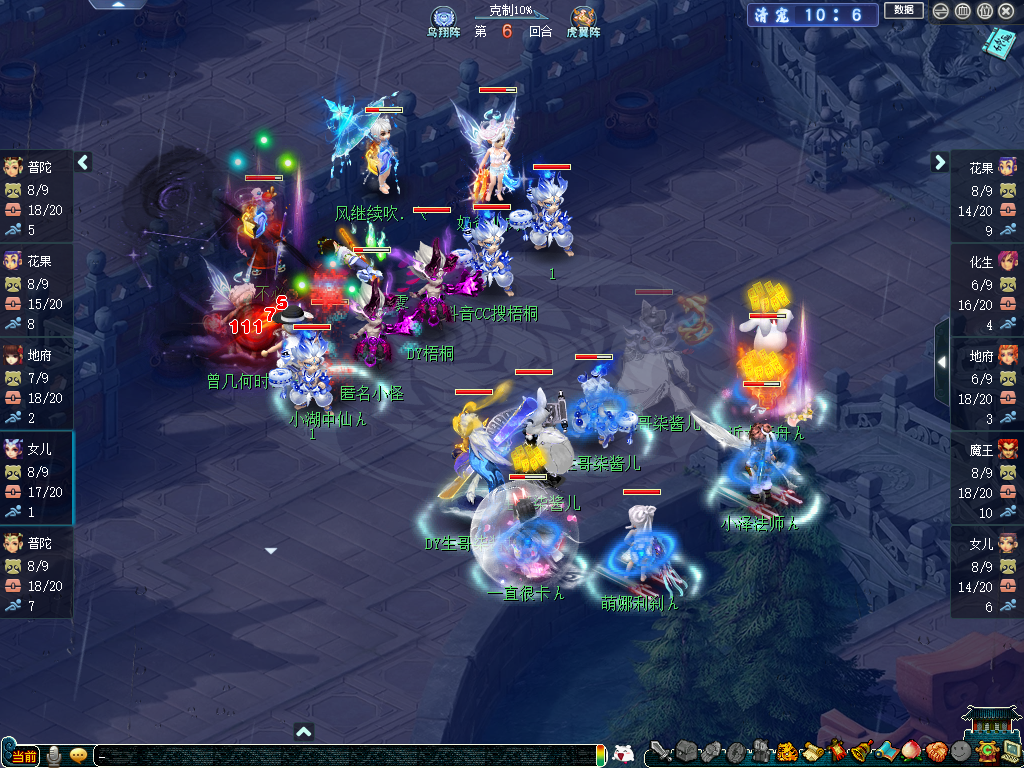The height and width of the screenshot is (768, 1024).
Task: Open the speech bubble chat icon
Action: pos(78,755)
